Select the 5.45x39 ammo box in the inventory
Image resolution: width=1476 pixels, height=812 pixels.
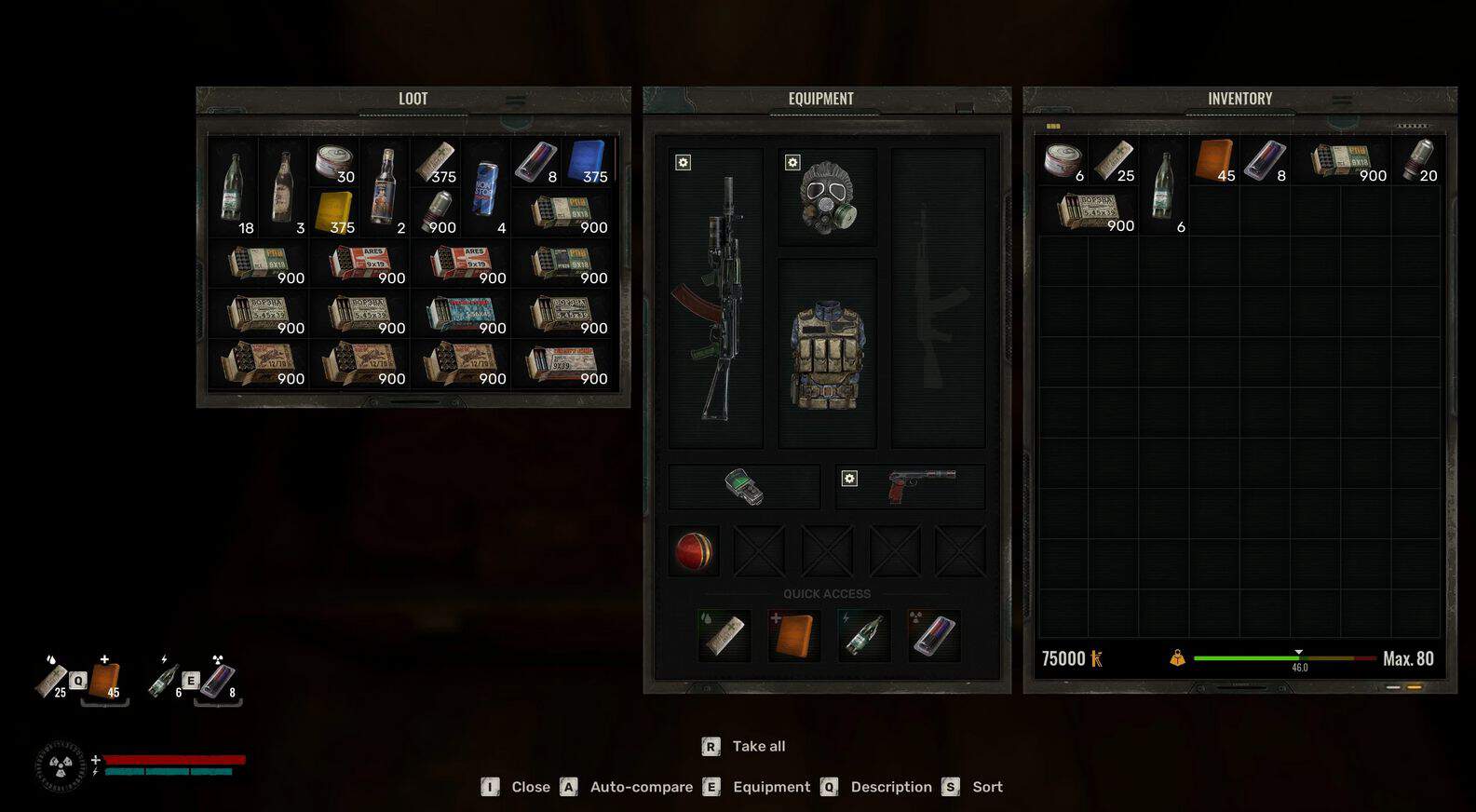point(1088,210)
